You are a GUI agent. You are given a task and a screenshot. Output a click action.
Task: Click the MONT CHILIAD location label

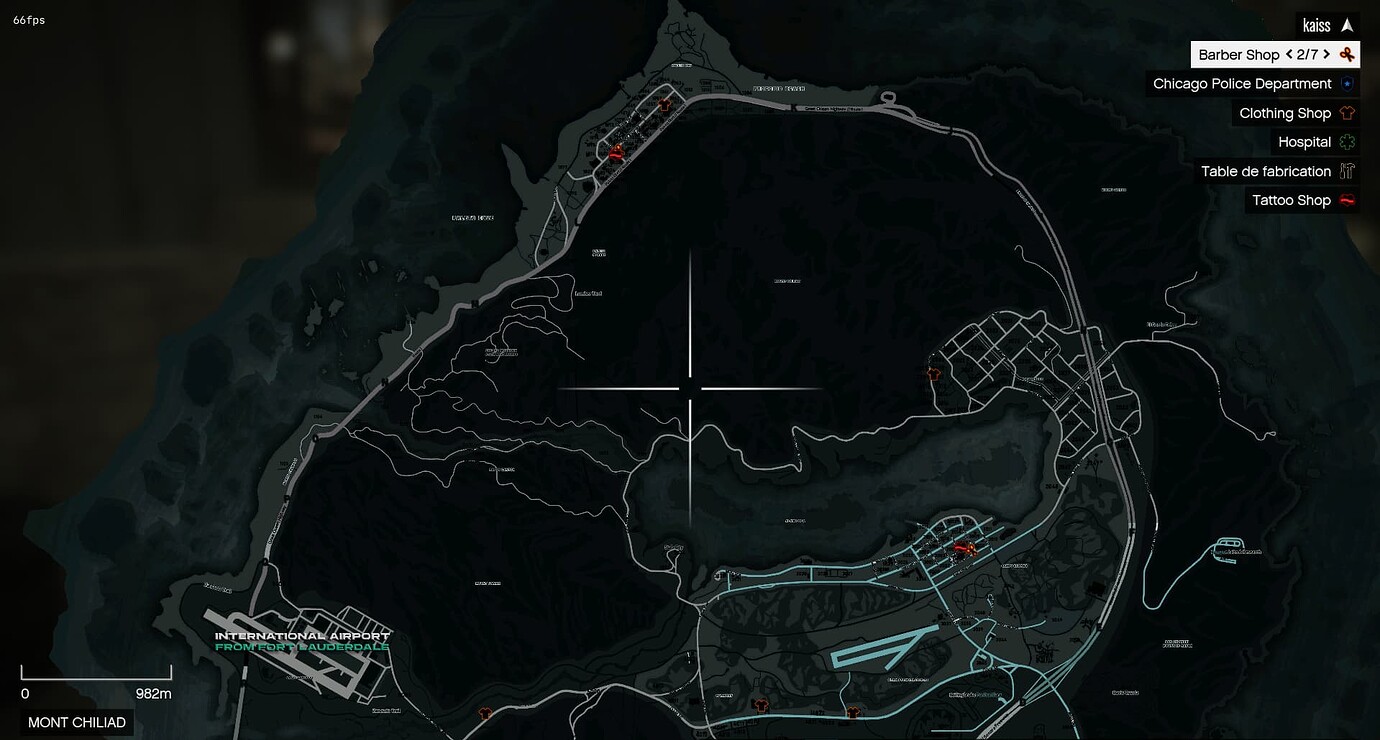point(77,722)
